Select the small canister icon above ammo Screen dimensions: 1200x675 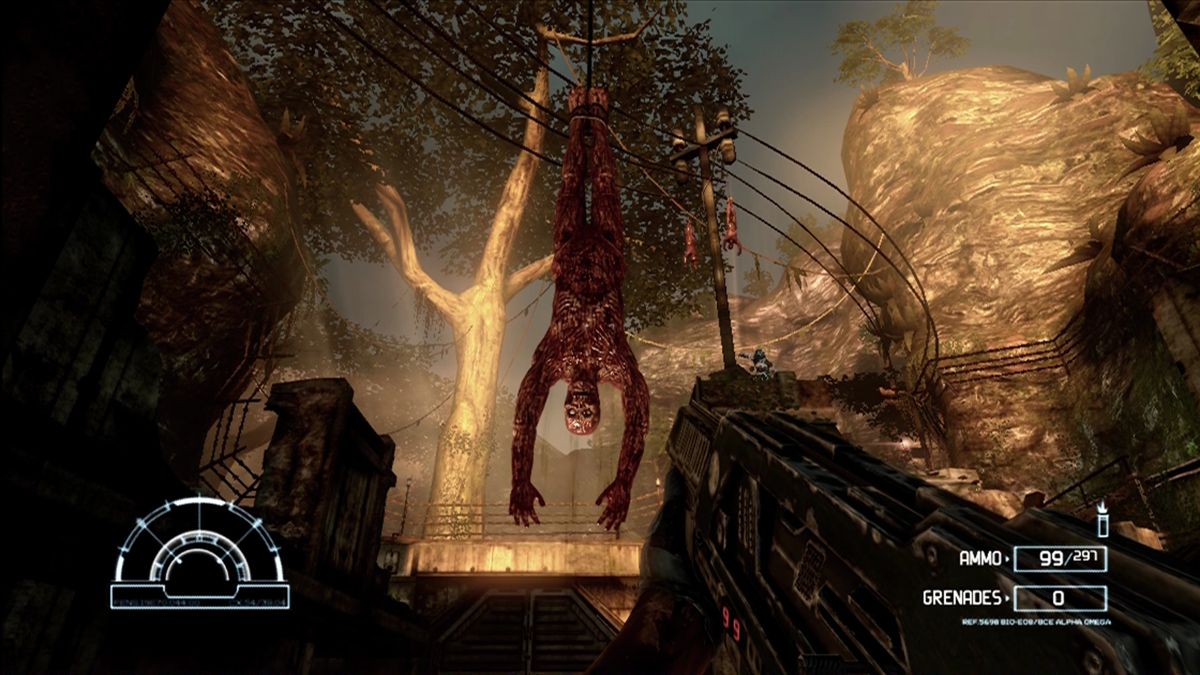point(1103,520)
